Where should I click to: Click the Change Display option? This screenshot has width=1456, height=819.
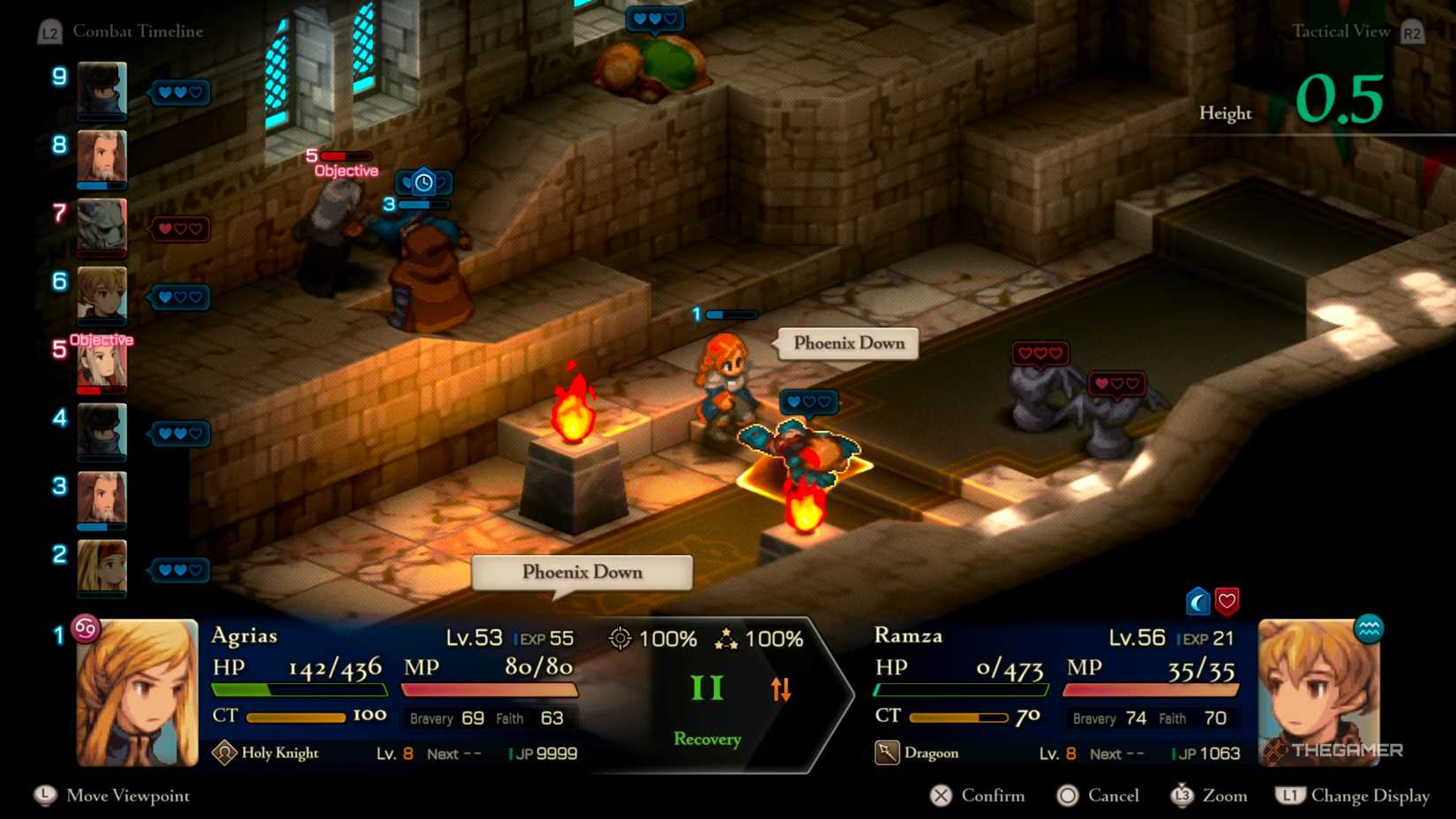point(1353,796)
